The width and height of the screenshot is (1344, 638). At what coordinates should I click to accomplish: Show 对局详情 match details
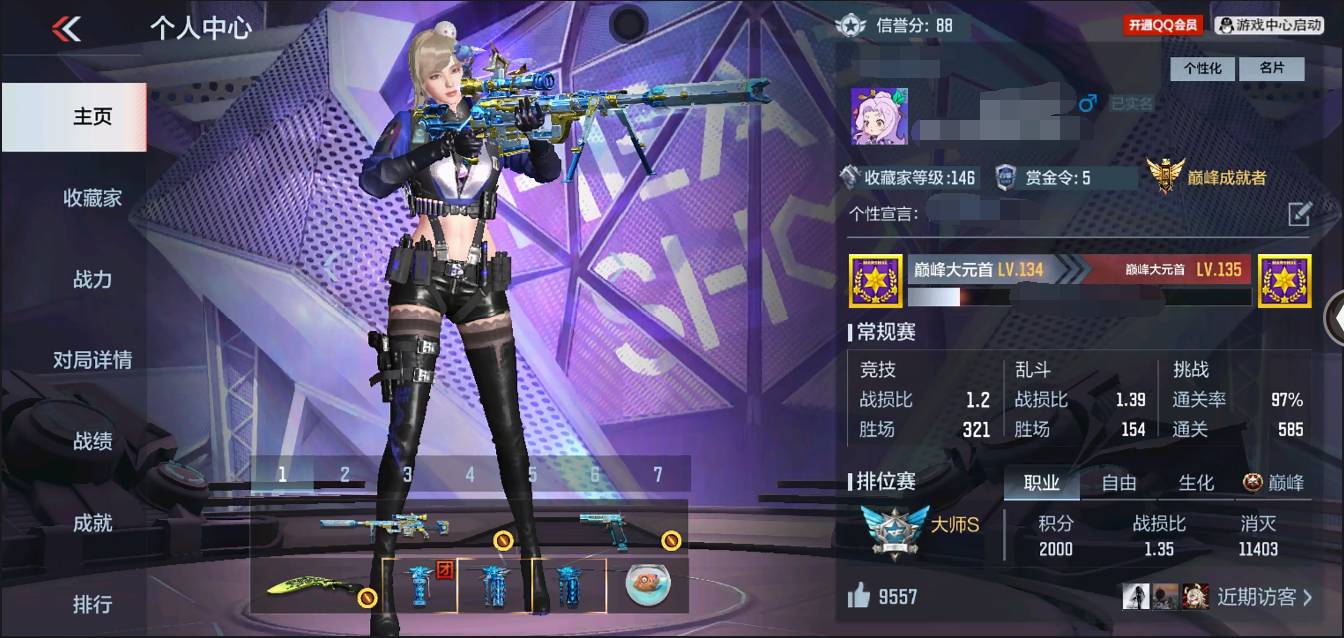point(92,360)
